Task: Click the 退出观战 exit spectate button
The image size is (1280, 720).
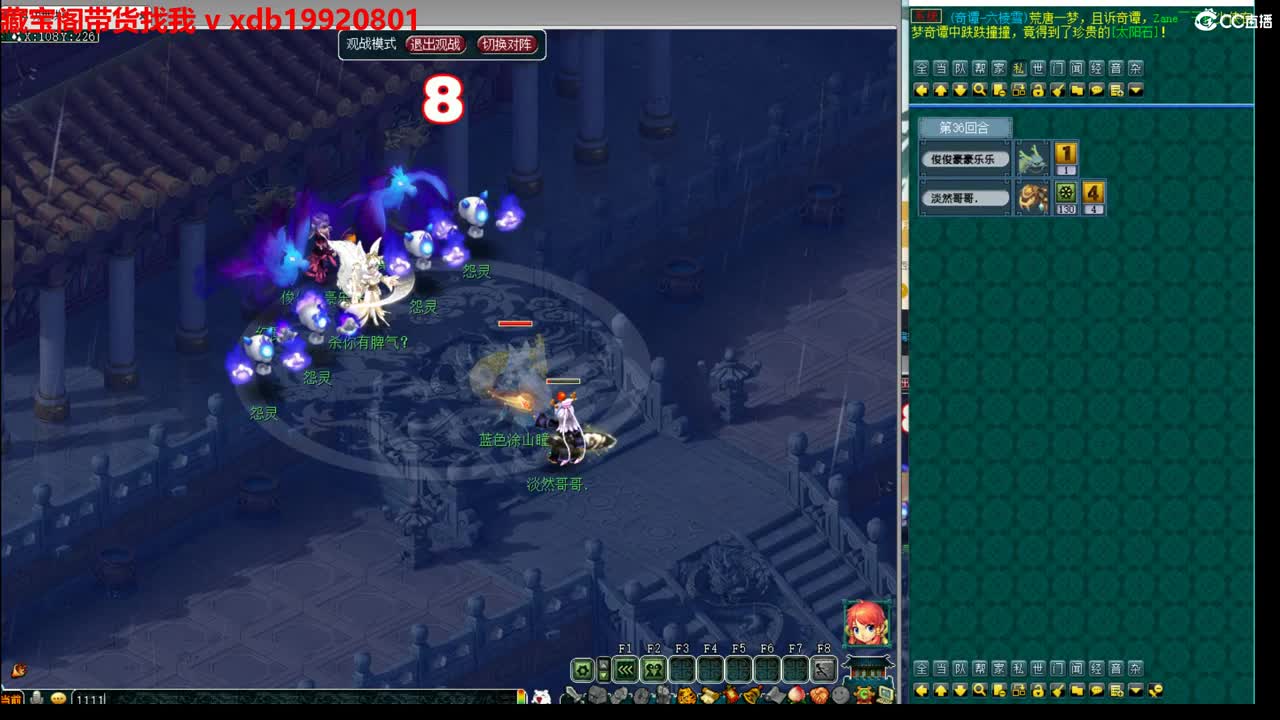Action: point(436,45)
